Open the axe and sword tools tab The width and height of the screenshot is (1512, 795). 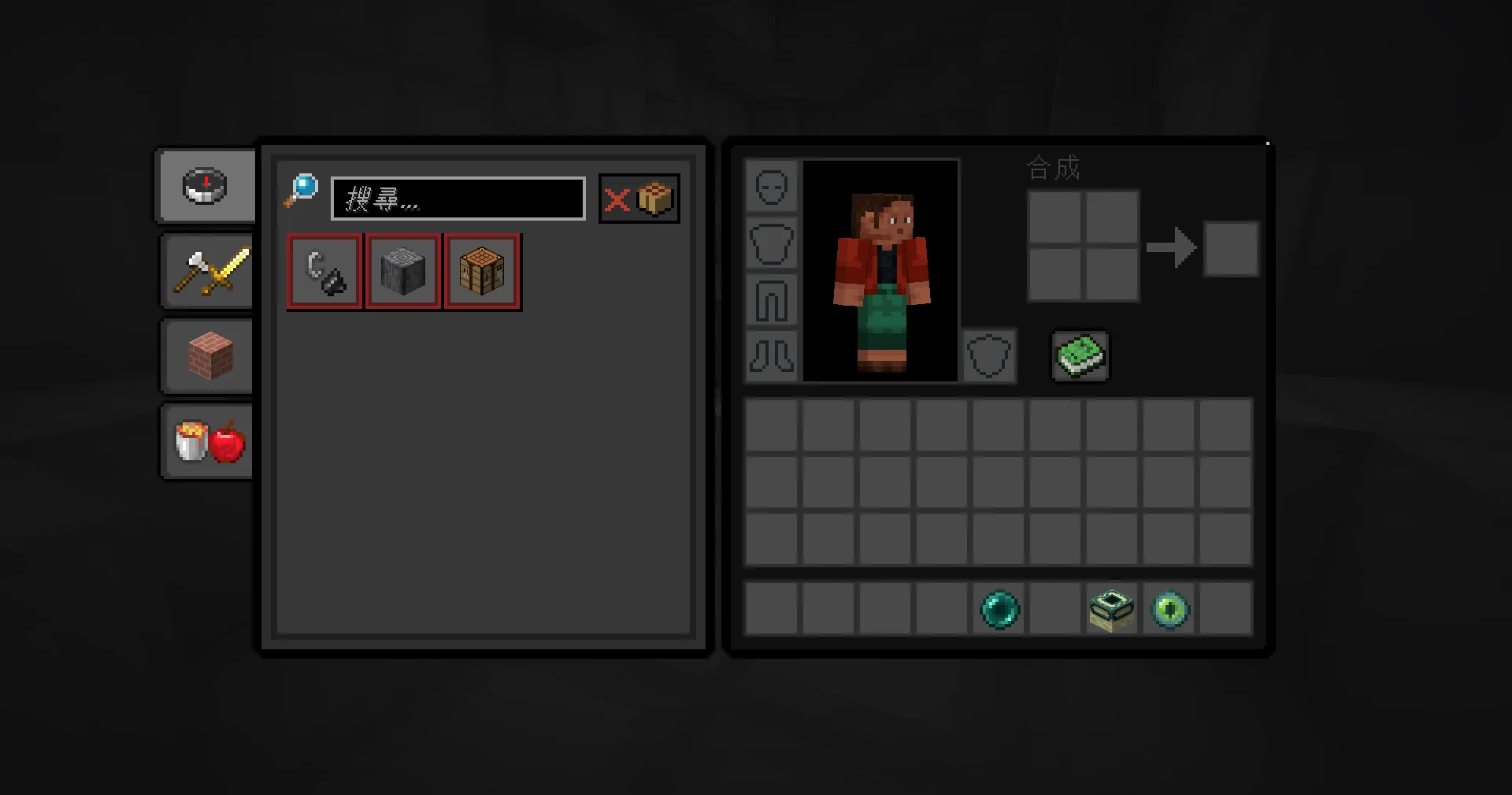[209, 272]
